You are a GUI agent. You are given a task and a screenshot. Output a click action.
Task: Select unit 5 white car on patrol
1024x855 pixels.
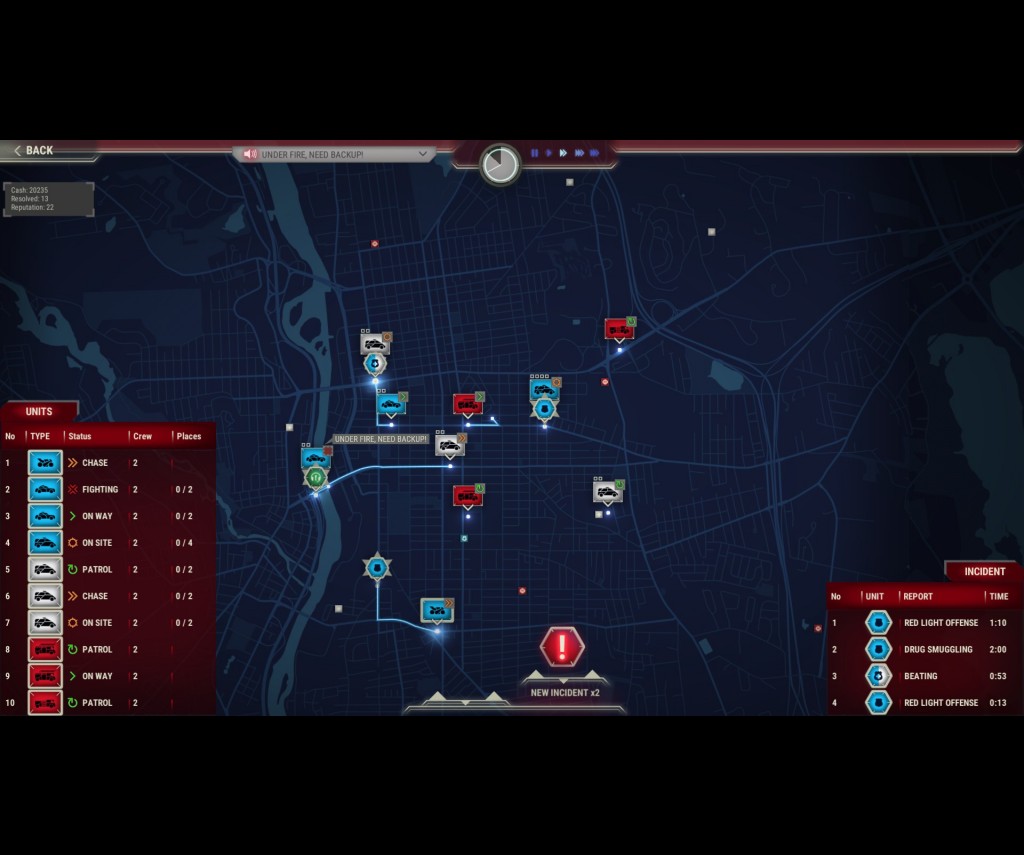pyautogui.click(x=45, y=570)
